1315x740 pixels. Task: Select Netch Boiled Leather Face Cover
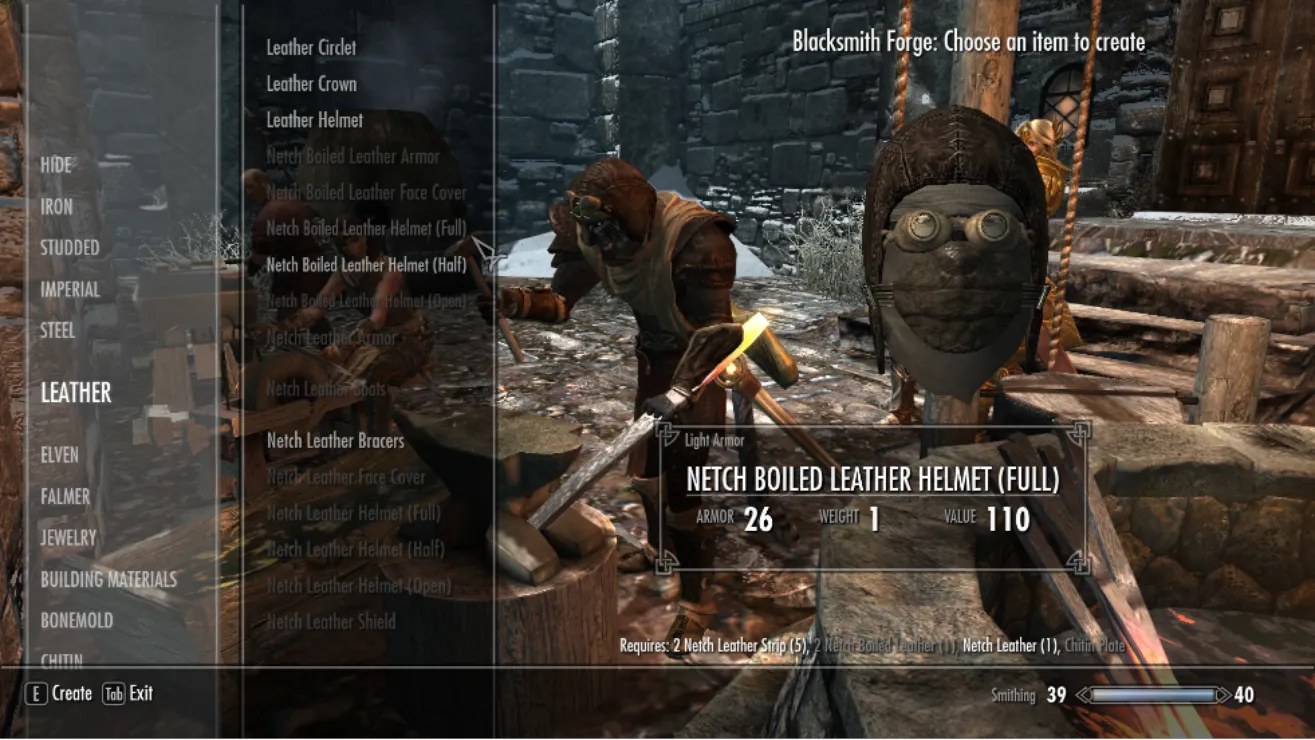point(366,192)
